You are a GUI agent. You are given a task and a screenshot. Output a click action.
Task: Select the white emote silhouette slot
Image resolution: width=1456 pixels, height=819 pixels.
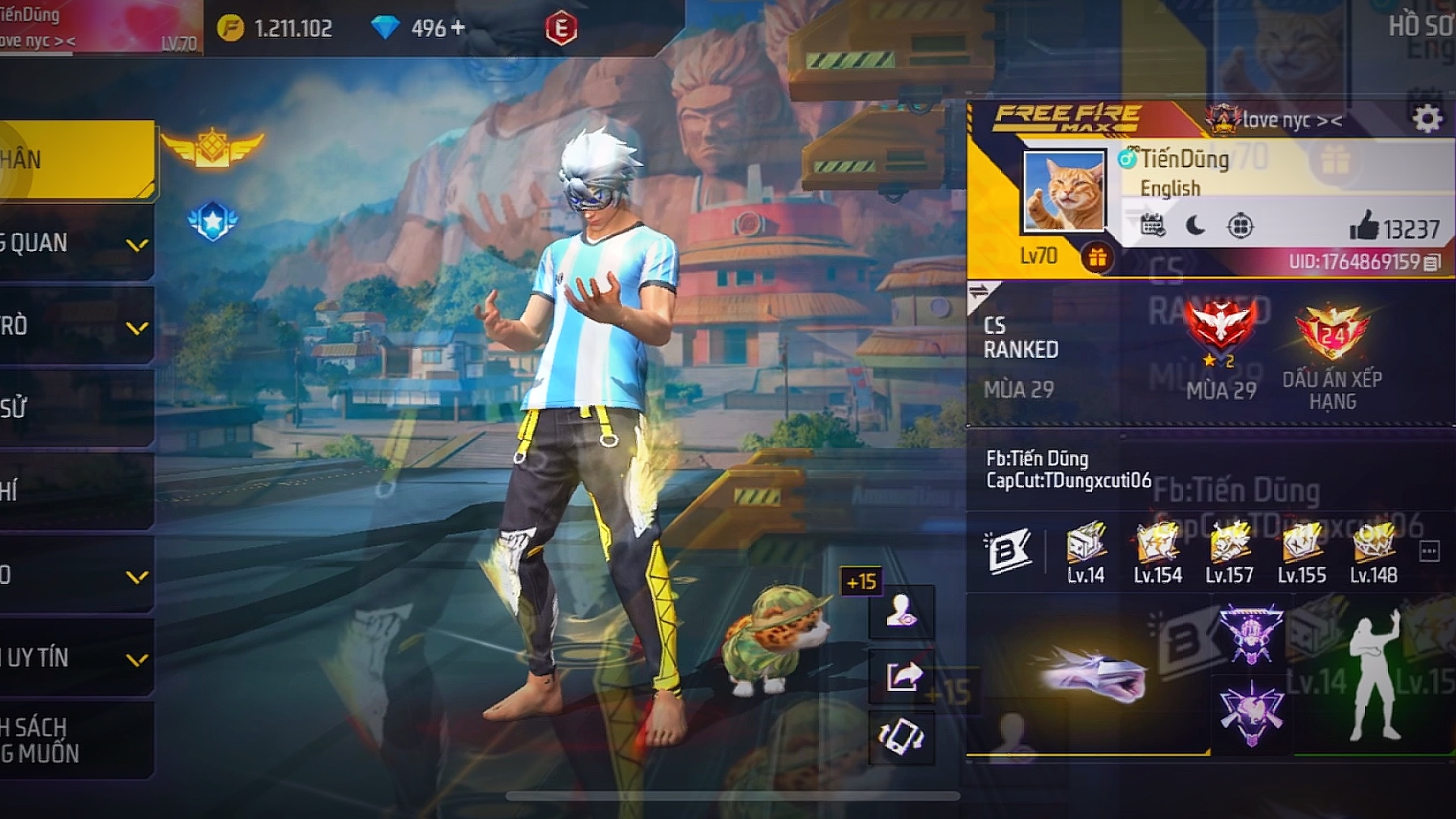(x=1374, y=677)
